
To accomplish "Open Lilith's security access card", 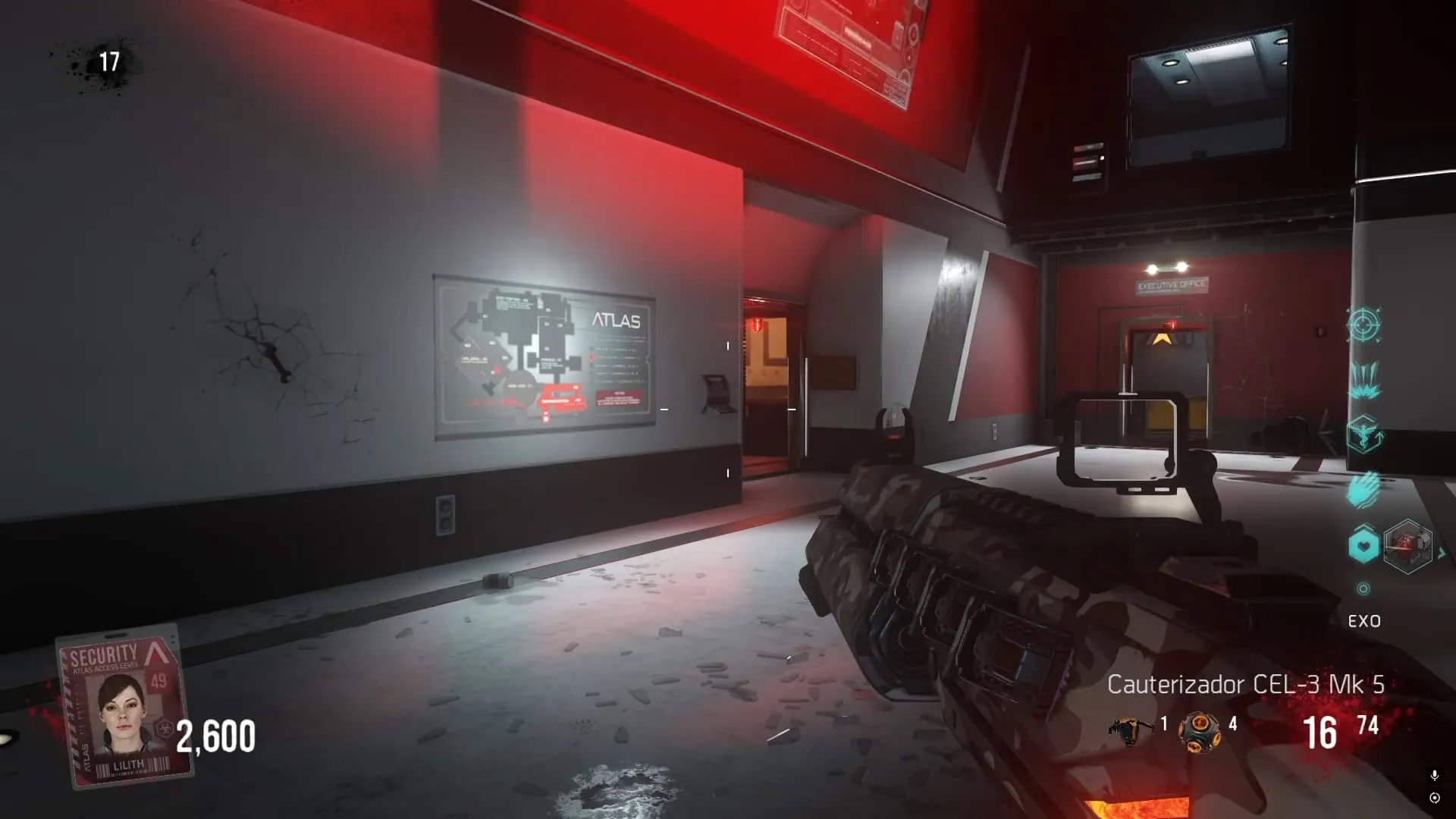I will [125, 707].
